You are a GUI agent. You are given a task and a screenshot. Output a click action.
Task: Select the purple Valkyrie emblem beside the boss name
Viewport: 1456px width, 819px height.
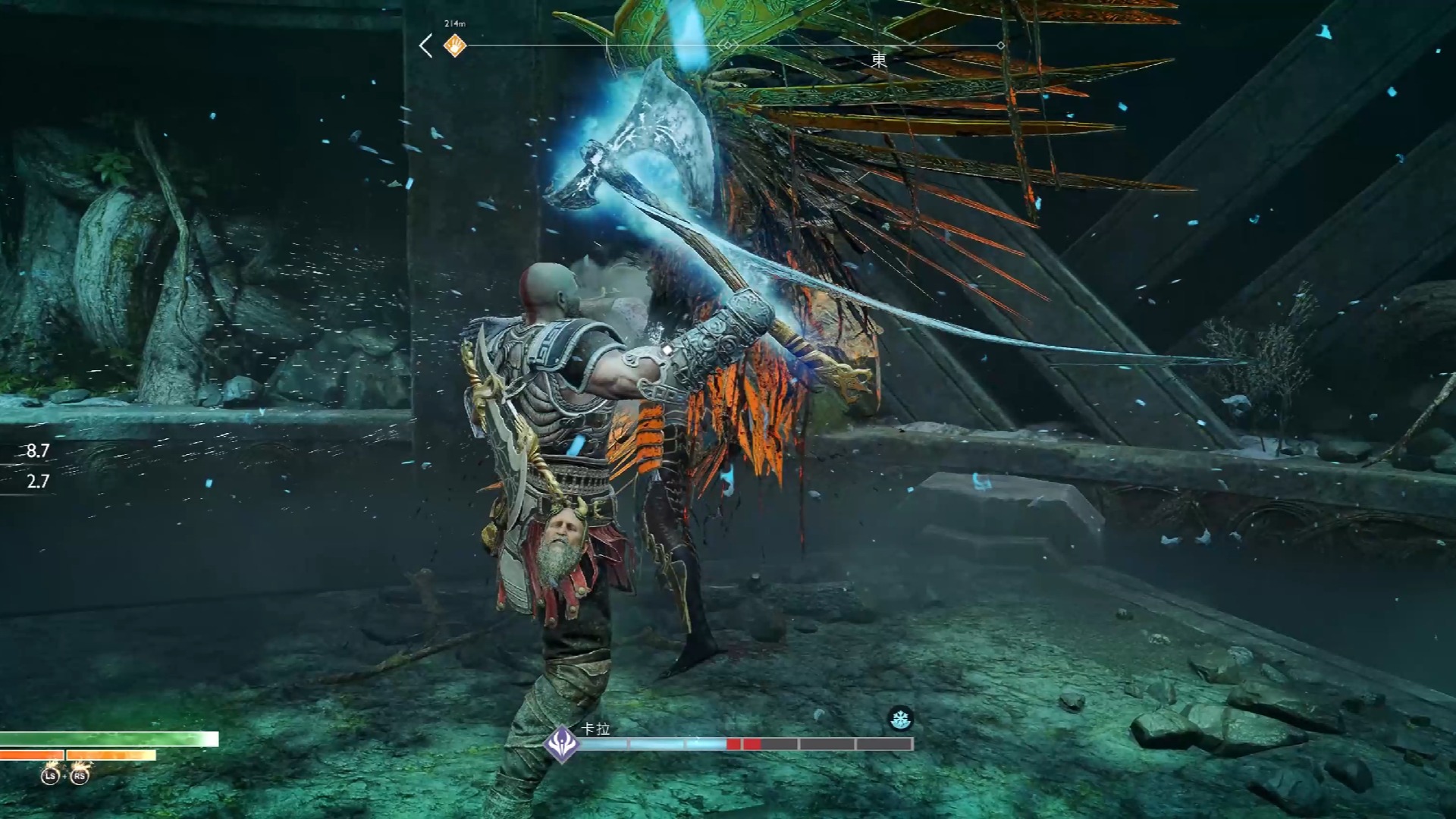(x=562, y=742)
